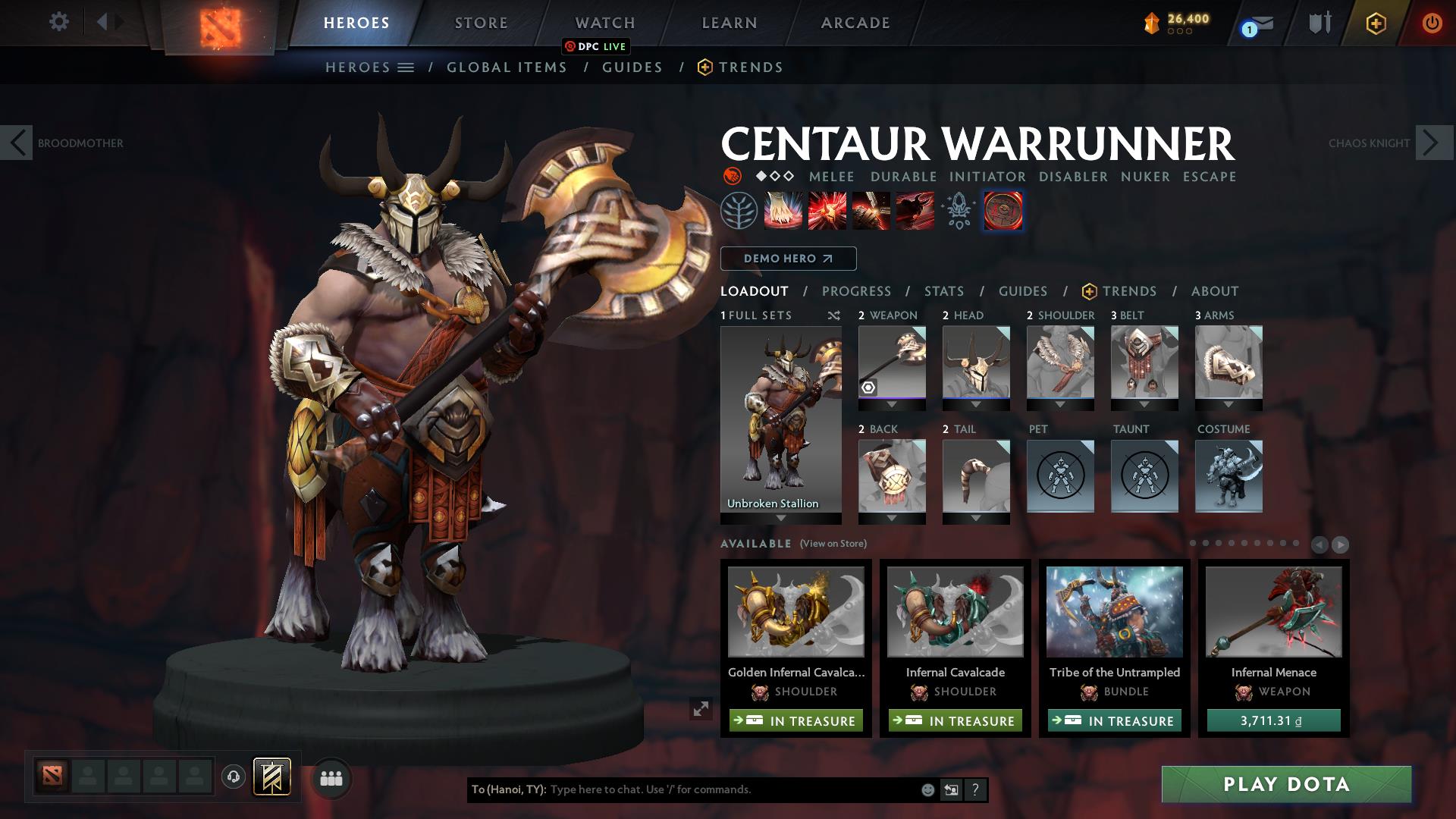
Task: View the Tribe of the Untrampled bundle
Action: pyautogui.click(x=1114, y=612)
